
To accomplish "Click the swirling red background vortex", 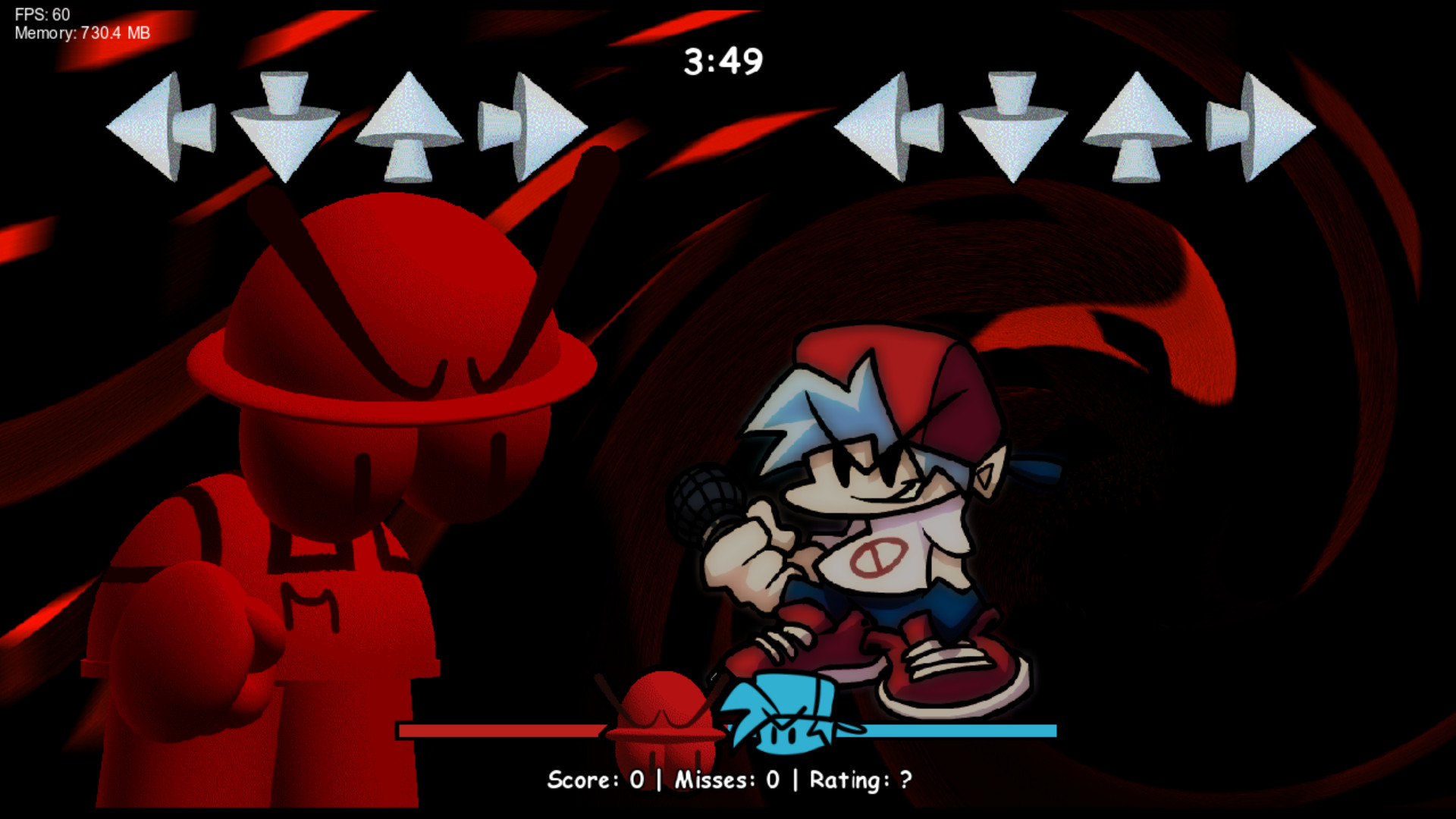I will [x=1213, y=303].
